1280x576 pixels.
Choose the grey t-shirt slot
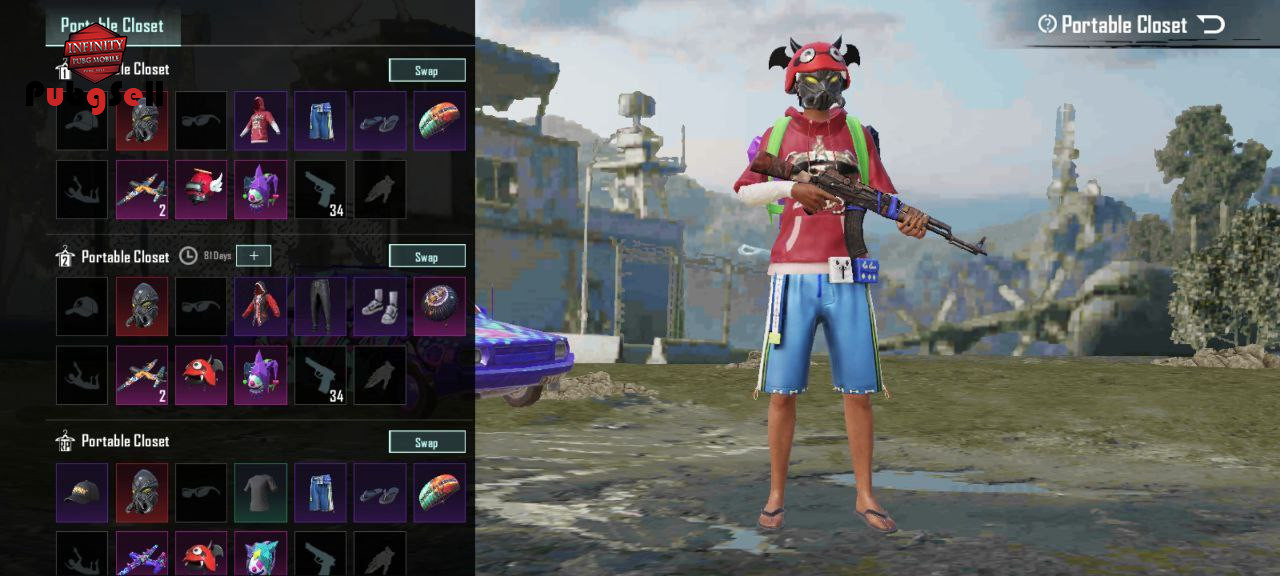[x=260, y=492]
